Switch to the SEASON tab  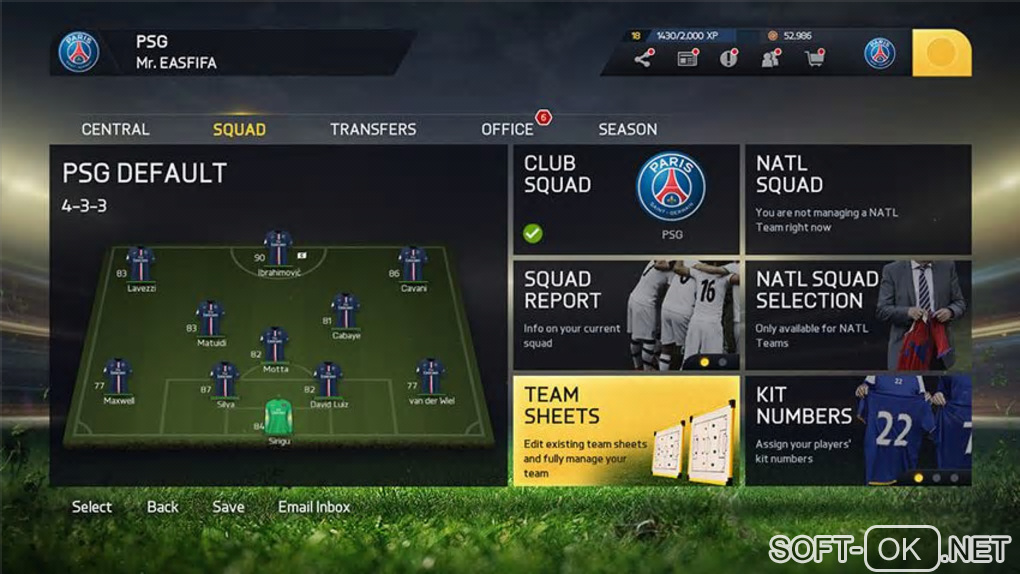pos(627,129)
